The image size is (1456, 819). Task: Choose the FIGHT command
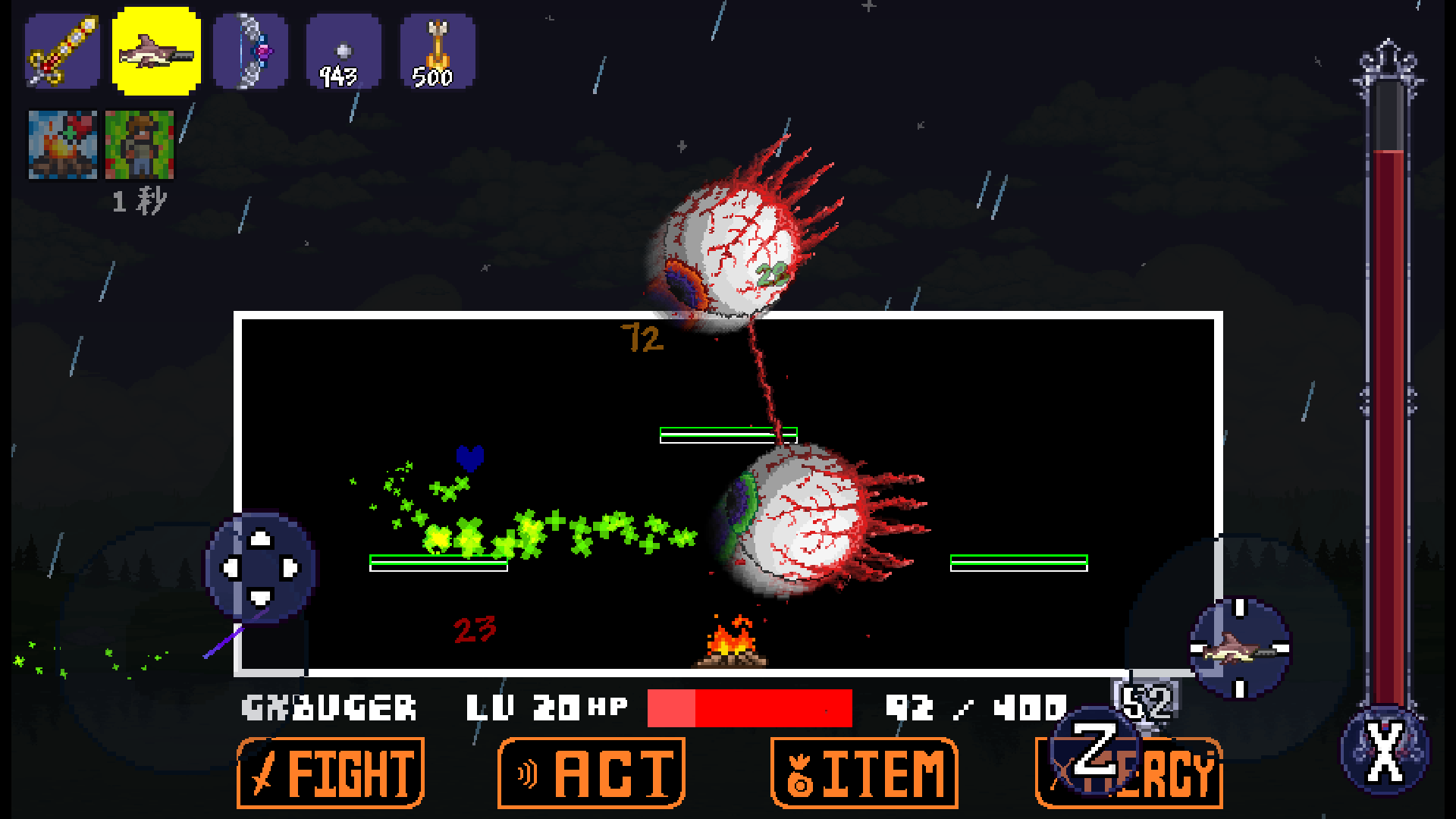(x=331, y=773)
